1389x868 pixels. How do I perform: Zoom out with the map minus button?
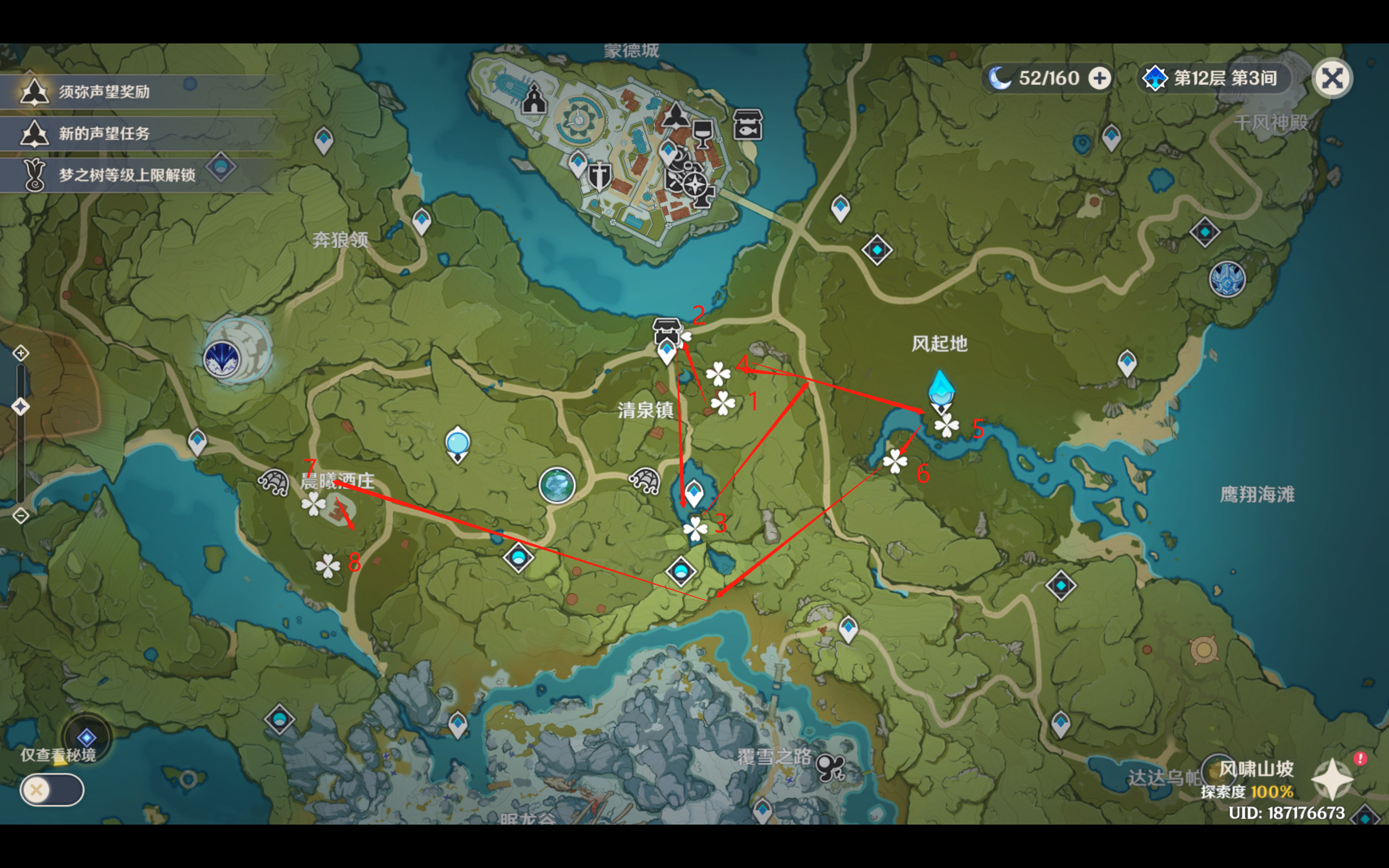point(21,515)
